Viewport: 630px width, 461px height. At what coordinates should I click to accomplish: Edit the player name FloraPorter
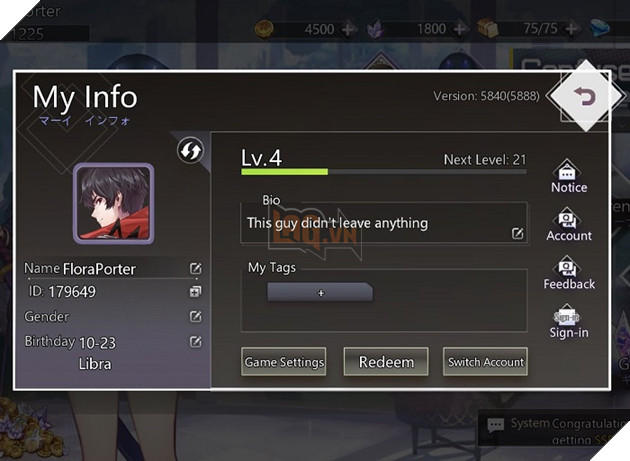coord(196,269)
